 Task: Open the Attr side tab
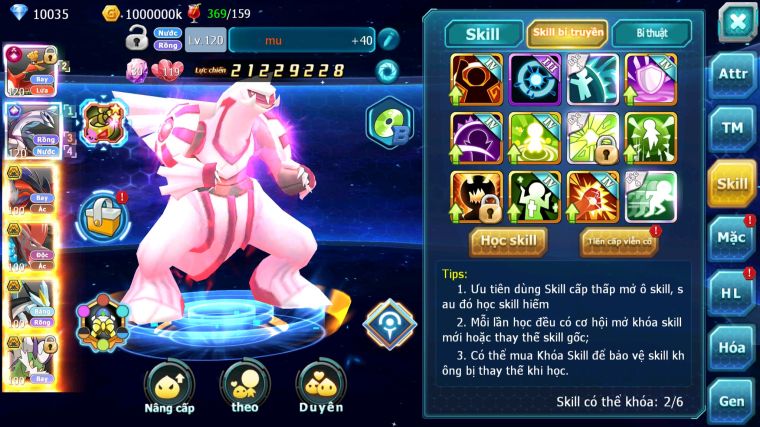pyautogui.click(x=732, y=76)
